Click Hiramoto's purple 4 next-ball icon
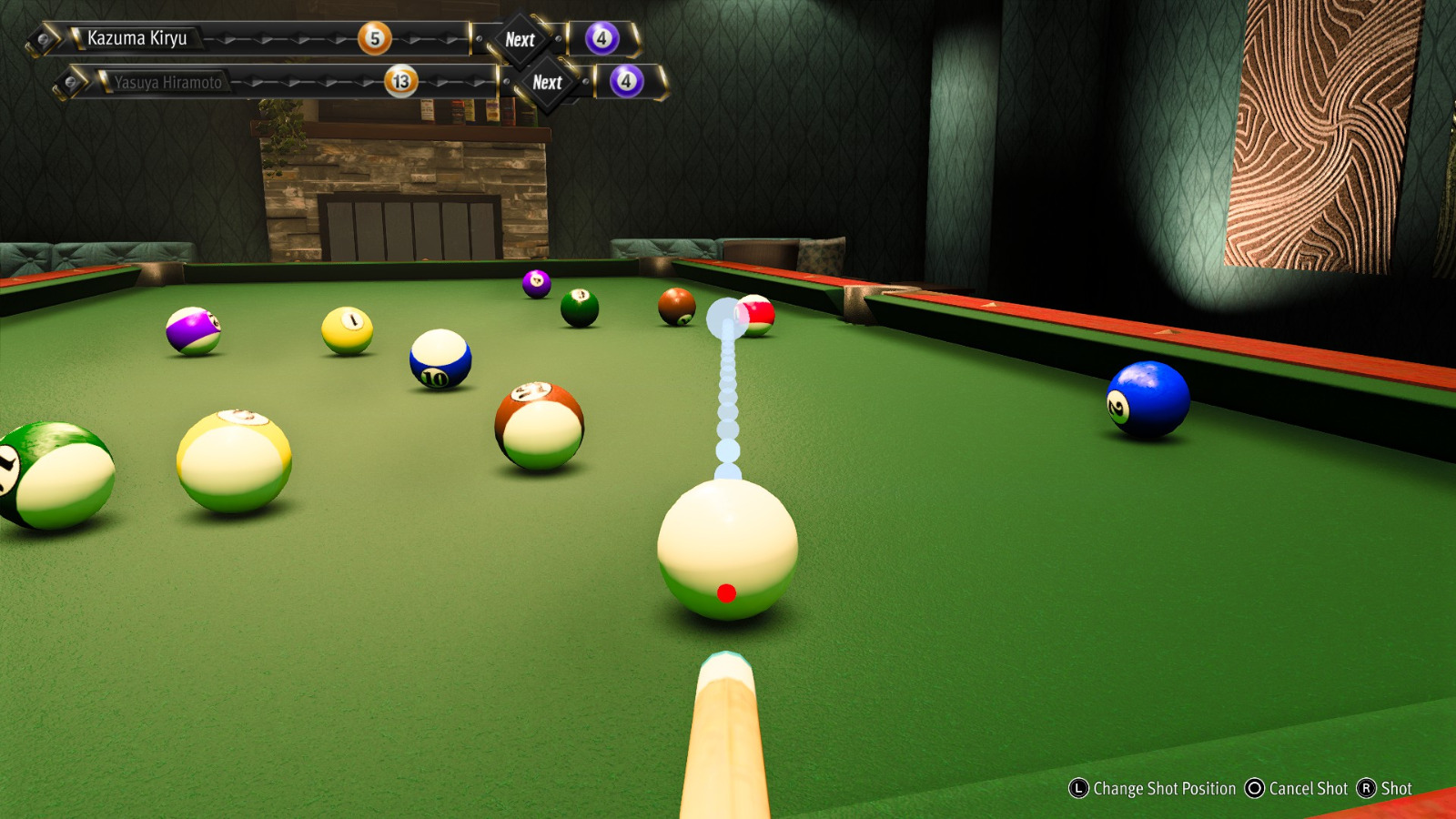The height and width of the screenshot is (819, 1456). pyautogui.click(x=624, y=81)
